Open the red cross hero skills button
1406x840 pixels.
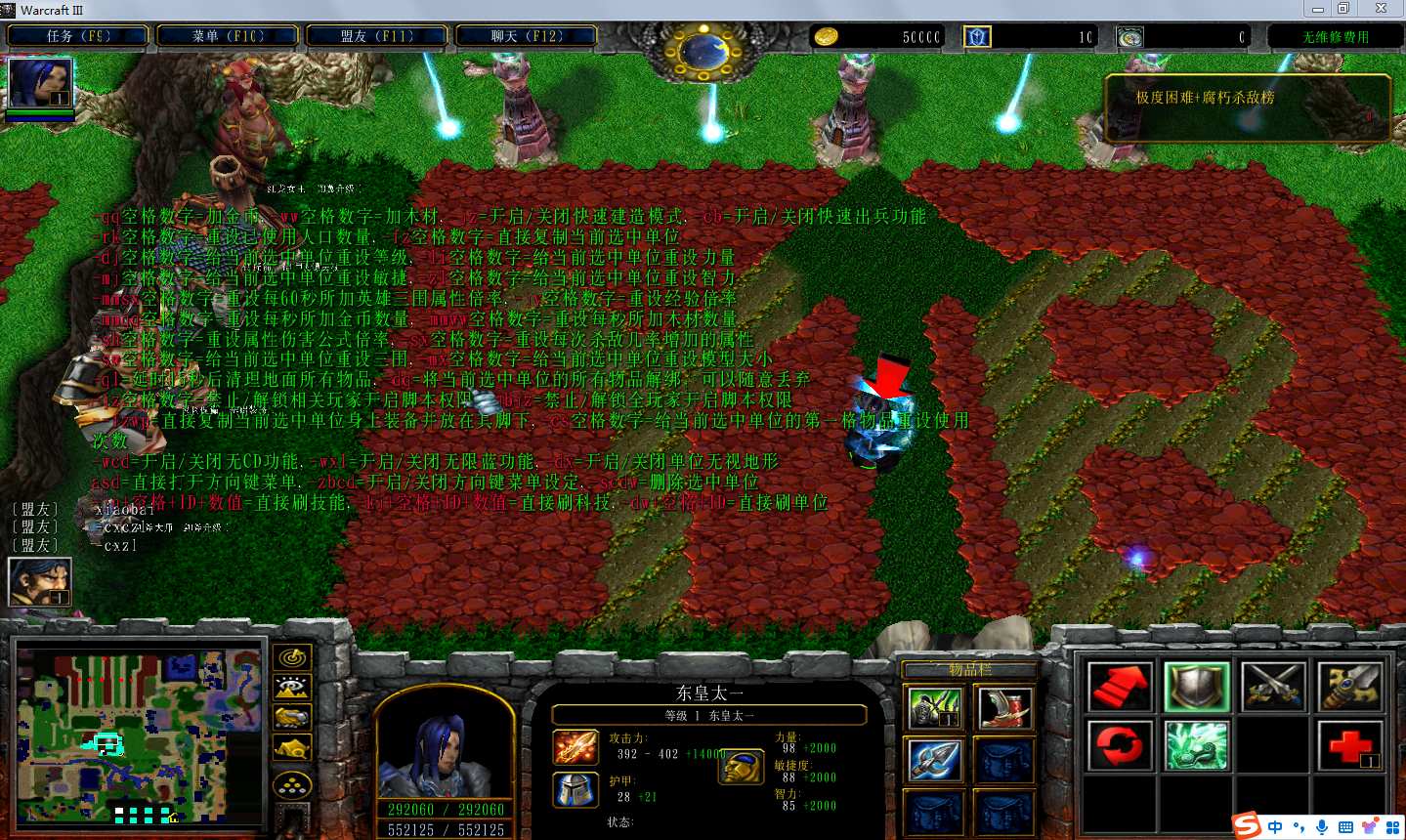1350,745
